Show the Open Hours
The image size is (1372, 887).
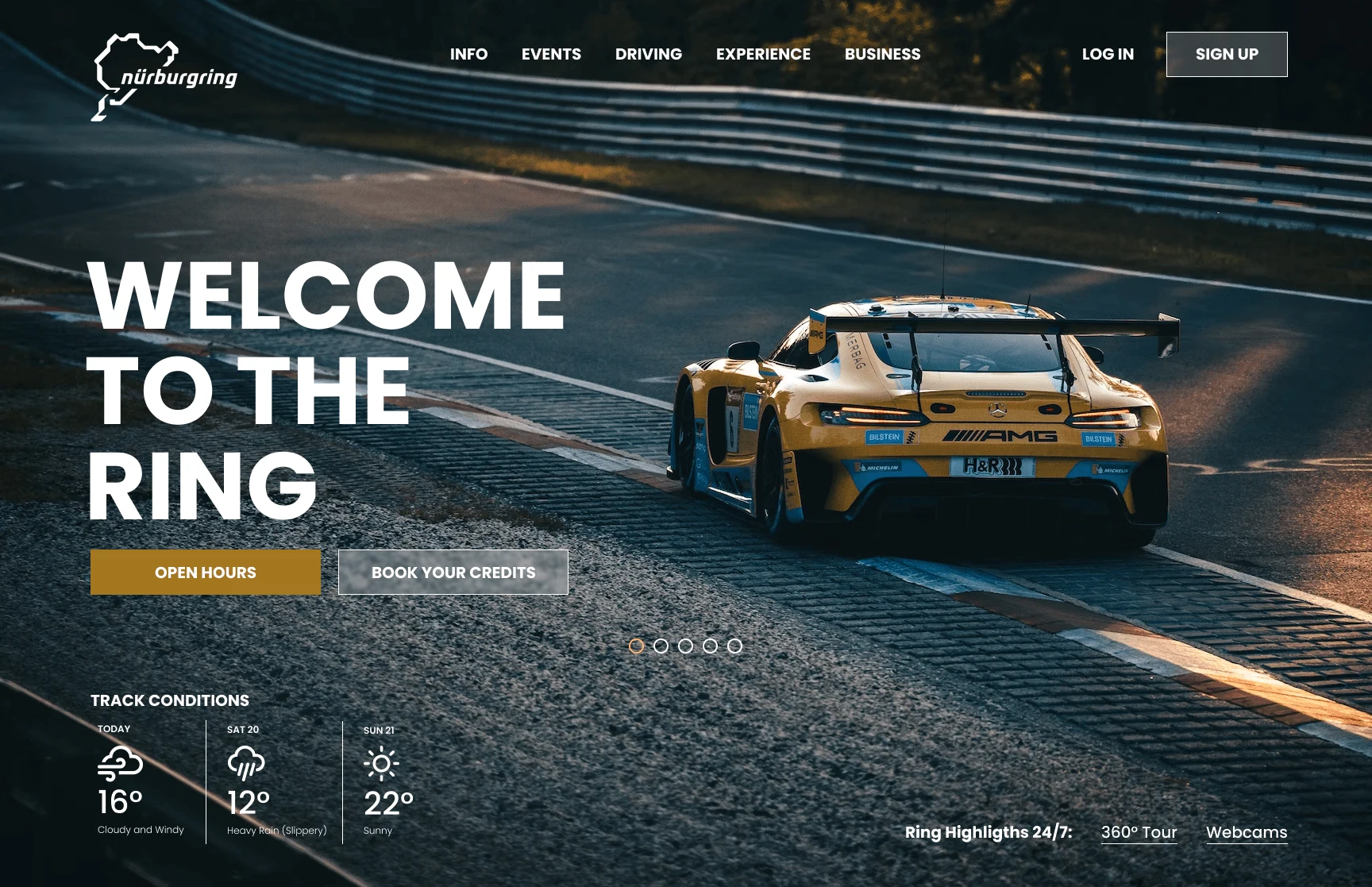point(206,573)
